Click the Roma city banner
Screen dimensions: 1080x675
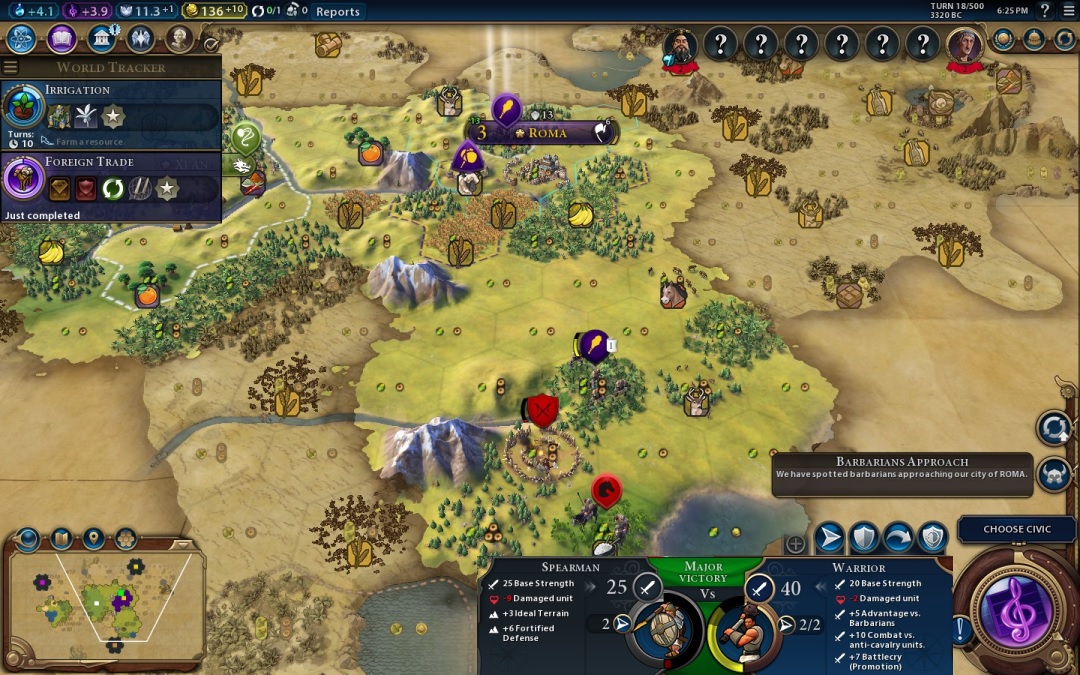point(546,133)
